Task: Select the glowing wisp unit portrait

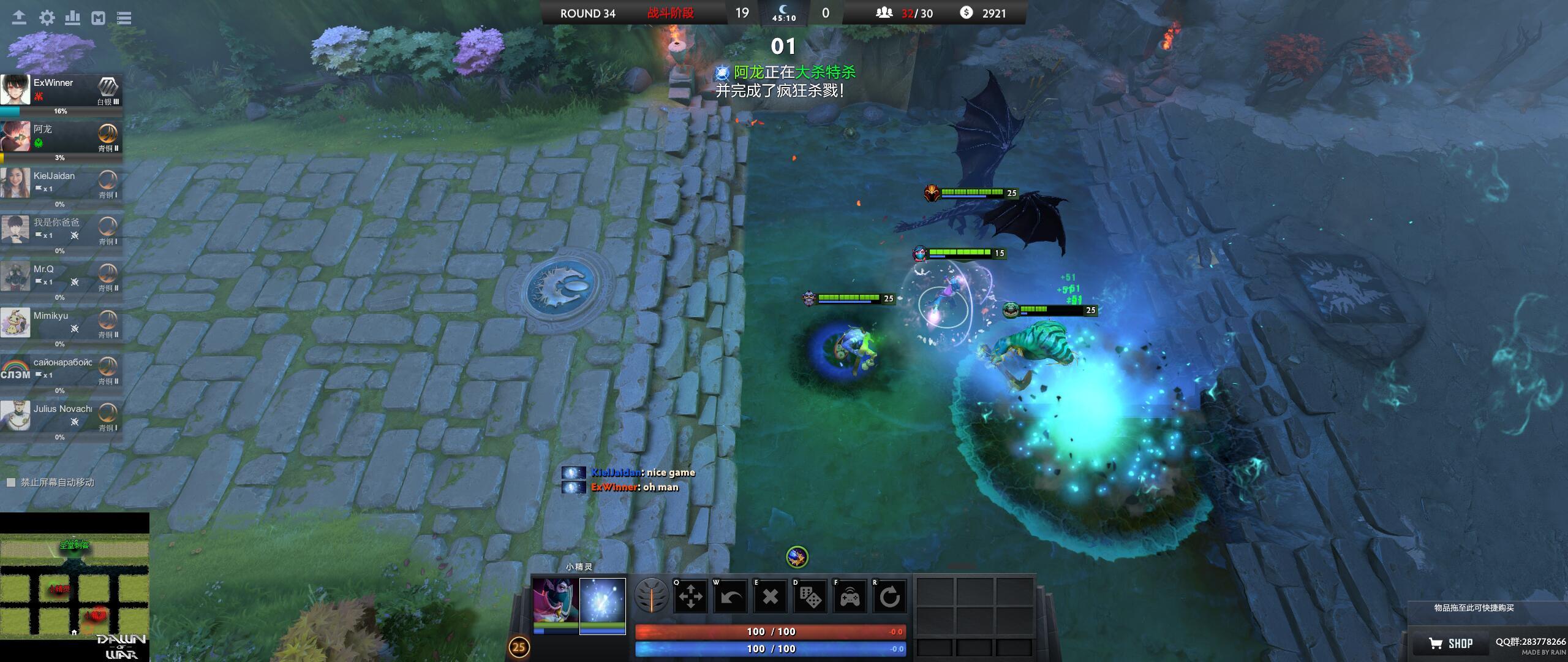Action: pos(603,603)
